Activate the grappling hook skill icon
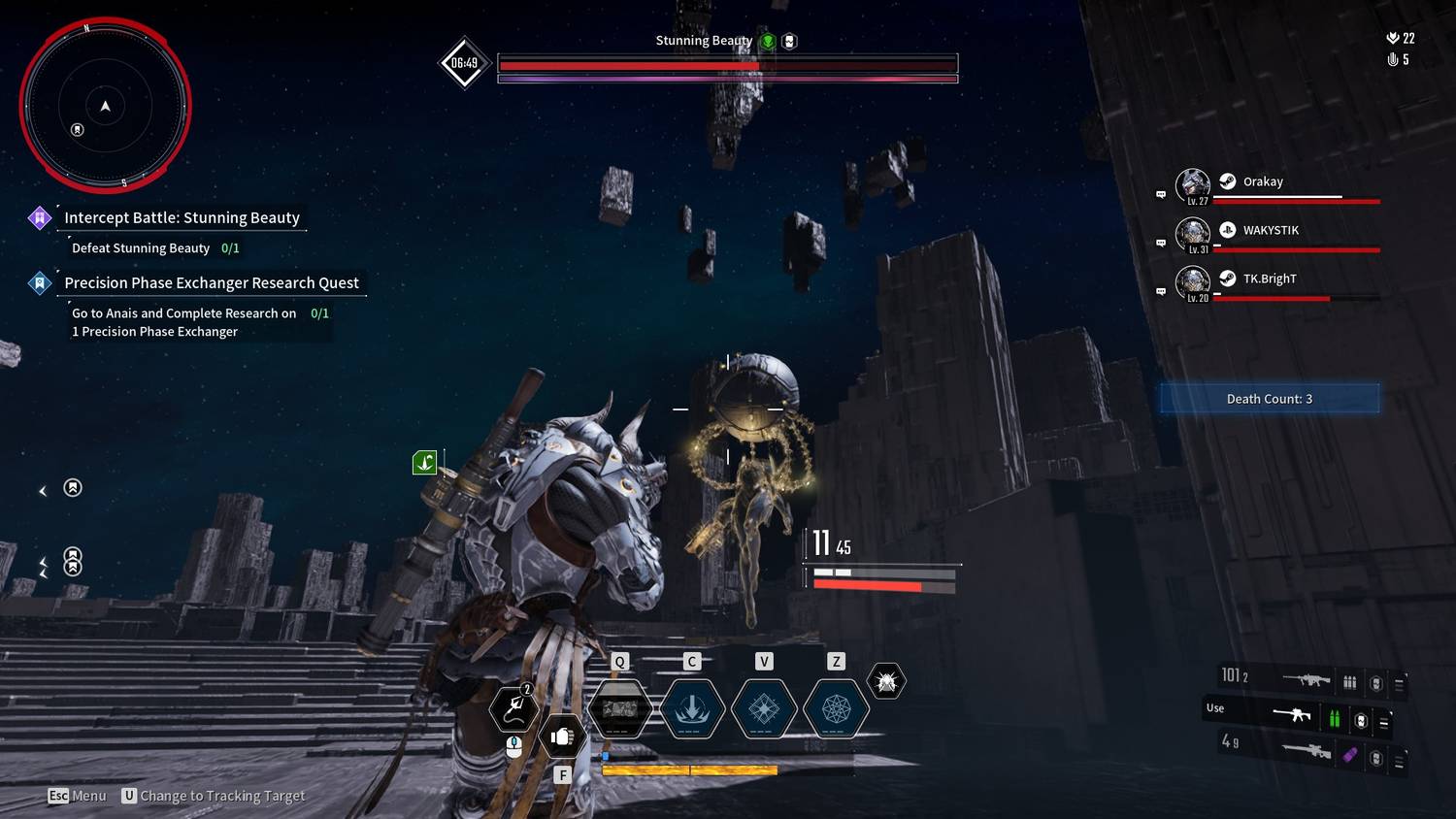1456x819 pixels. pyautogui.click(x=514, y=708)
